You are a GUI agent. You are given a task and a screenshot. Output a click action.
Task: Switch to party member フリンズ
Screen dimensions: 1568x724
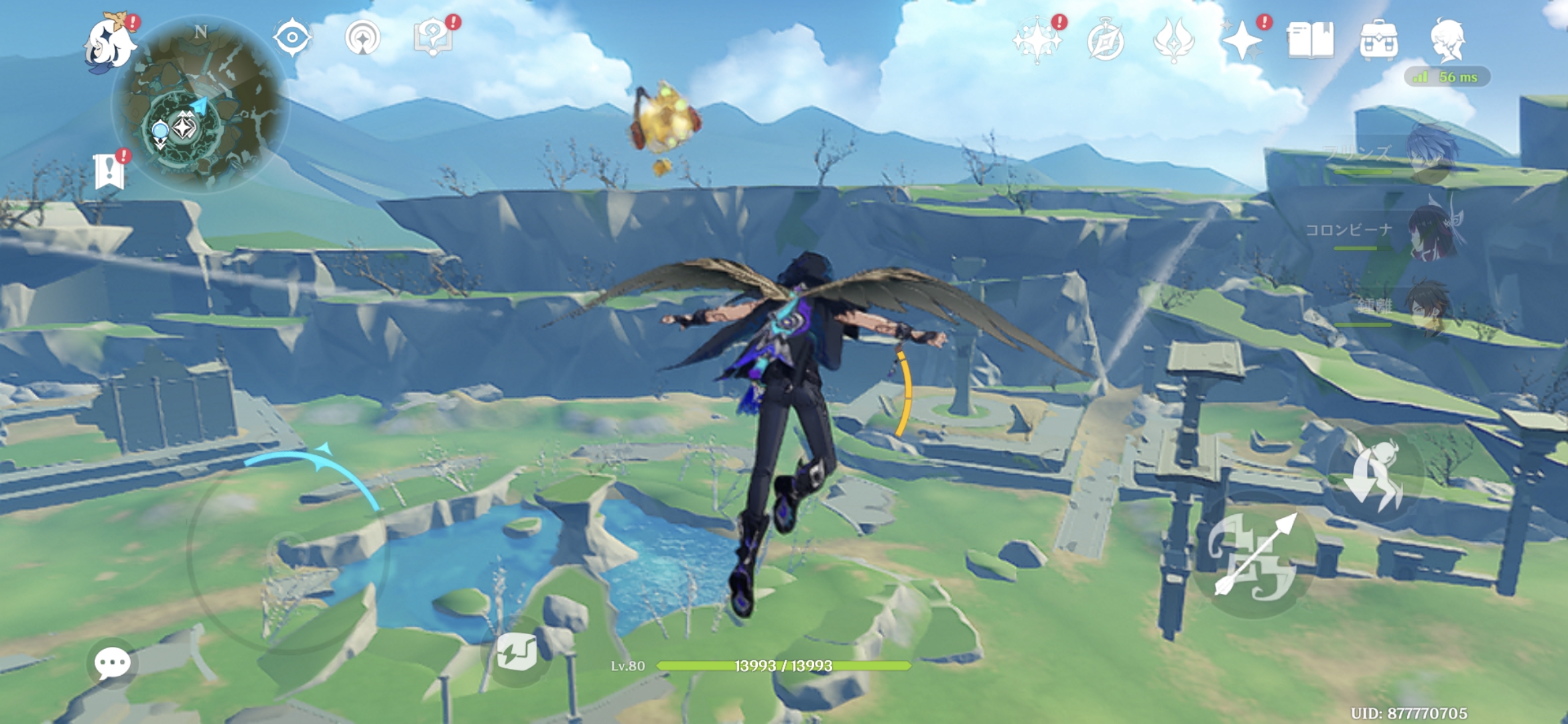pyautogui.click(x=1431, y=154)
